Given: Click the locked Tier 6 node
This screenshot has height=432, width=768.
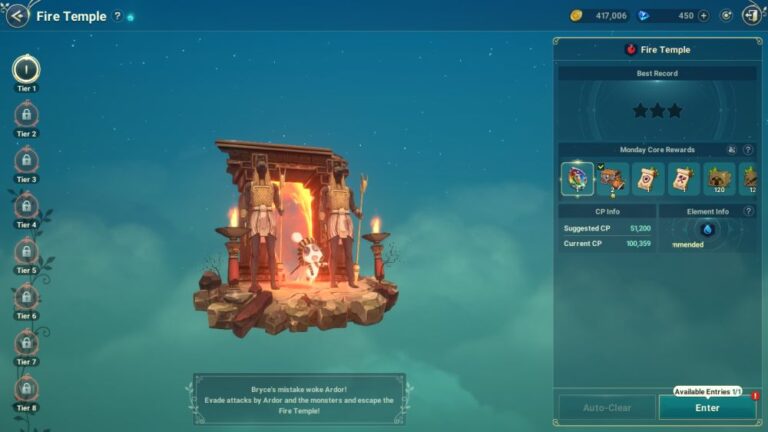Looking at the screenshot, I should tap(26, 298).
